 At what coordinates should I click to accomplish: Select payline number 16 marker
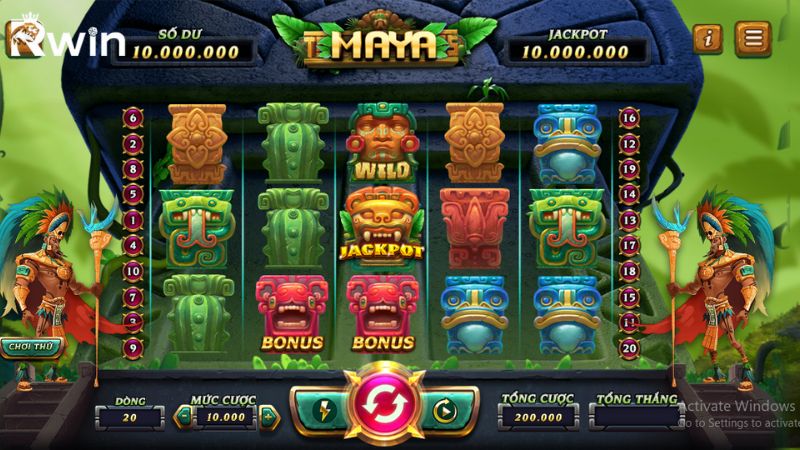tap(629, 117)
